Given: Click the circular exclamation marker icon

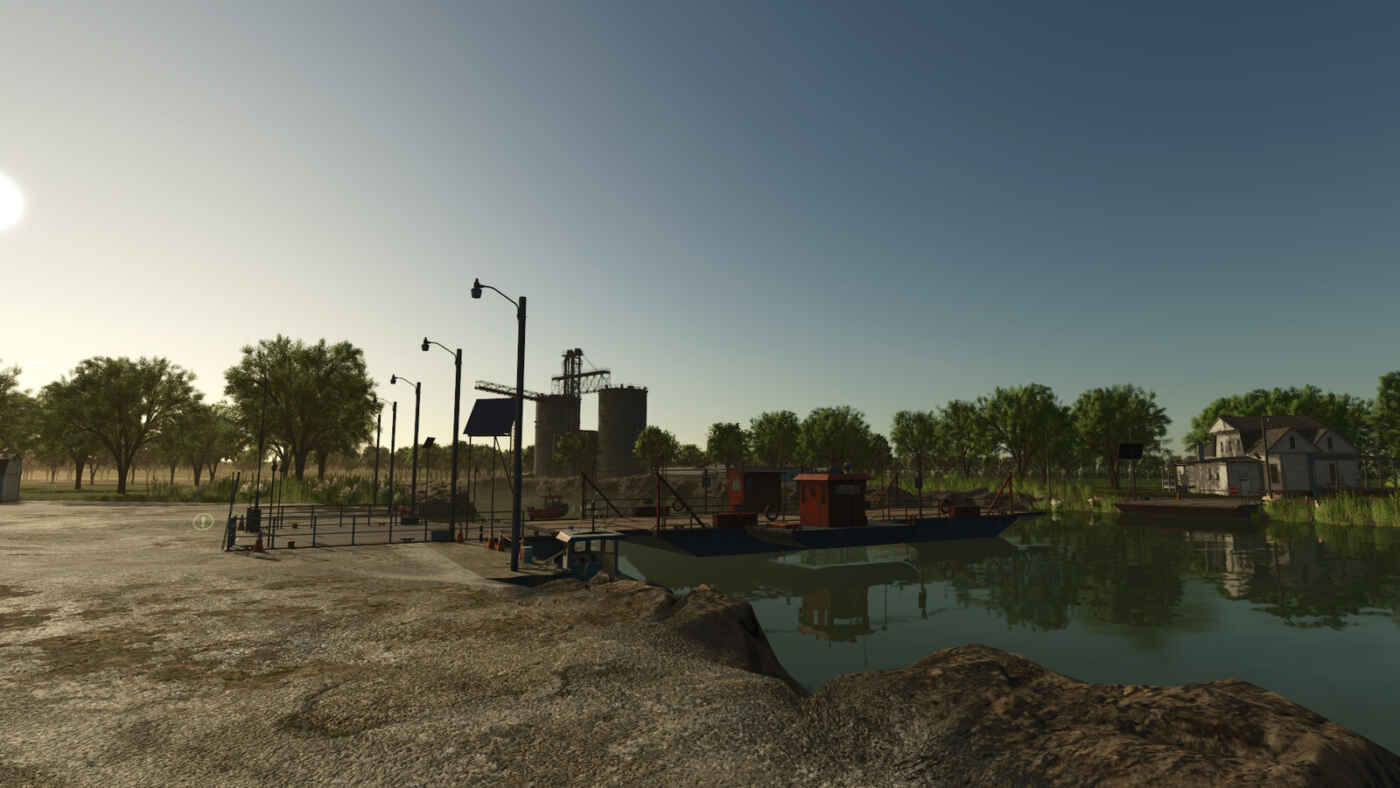Looking at the screenshot, I should click(x=203, y=521).
